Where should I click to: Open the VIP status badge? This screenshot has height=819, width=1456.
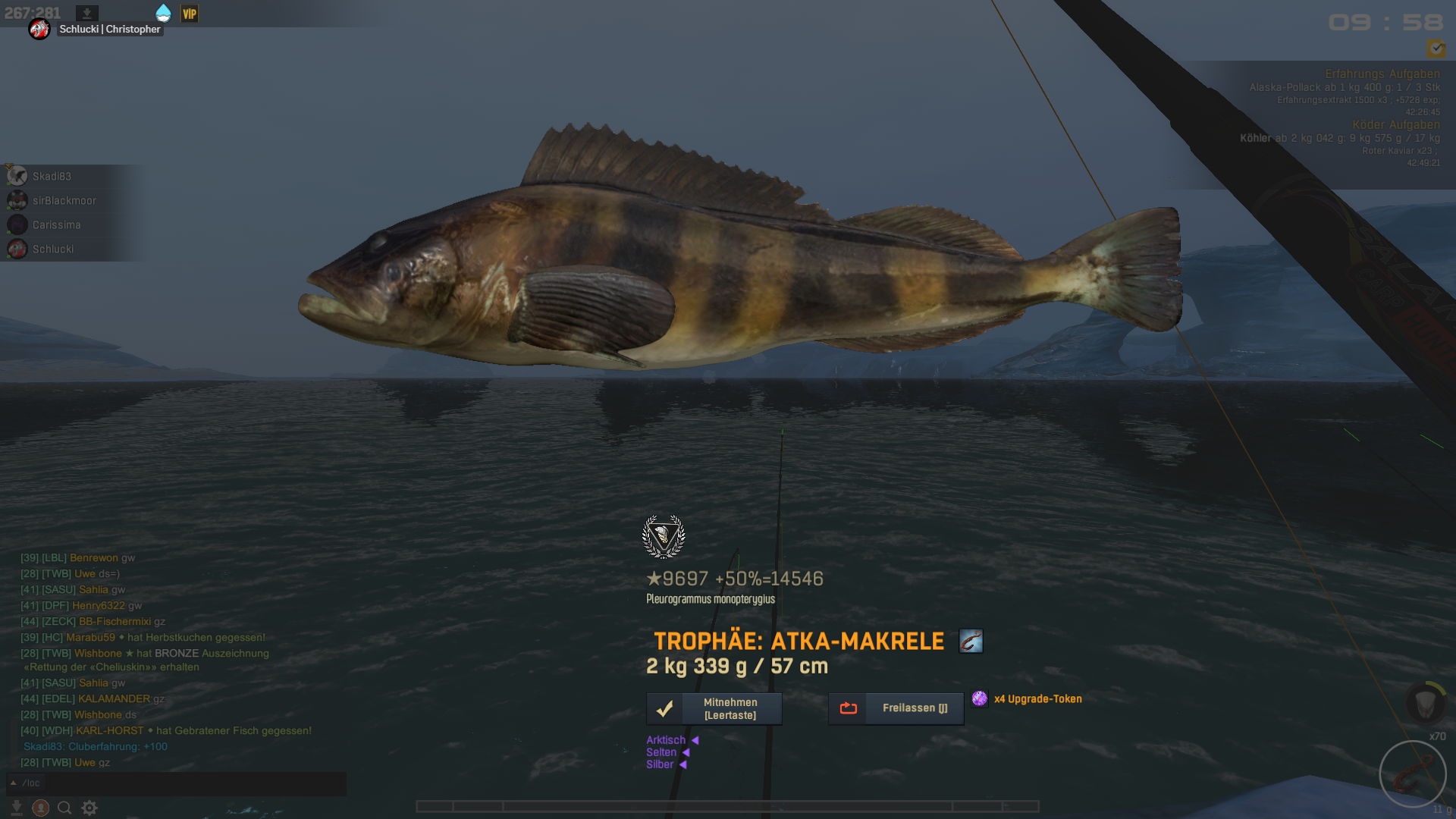[x=190, y=14]
